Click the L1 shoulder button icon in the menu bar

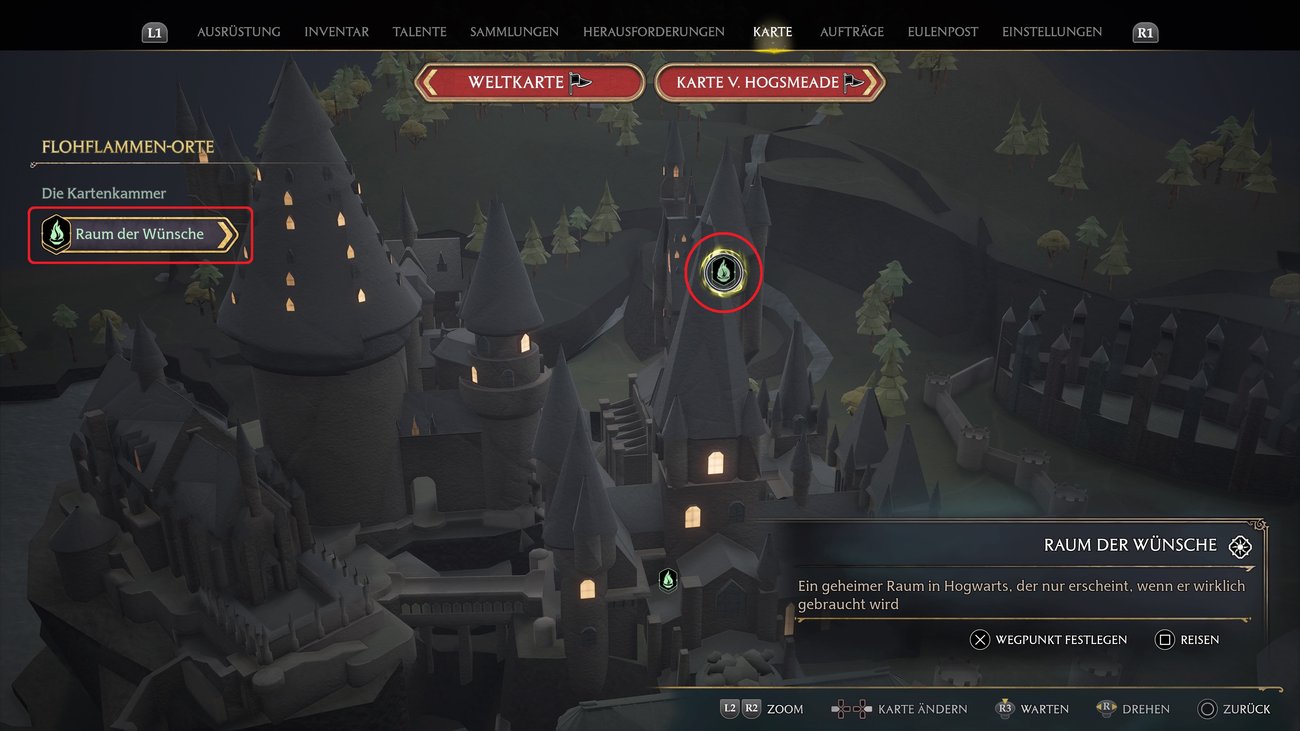pyautogui.click(x=154, y=31)
